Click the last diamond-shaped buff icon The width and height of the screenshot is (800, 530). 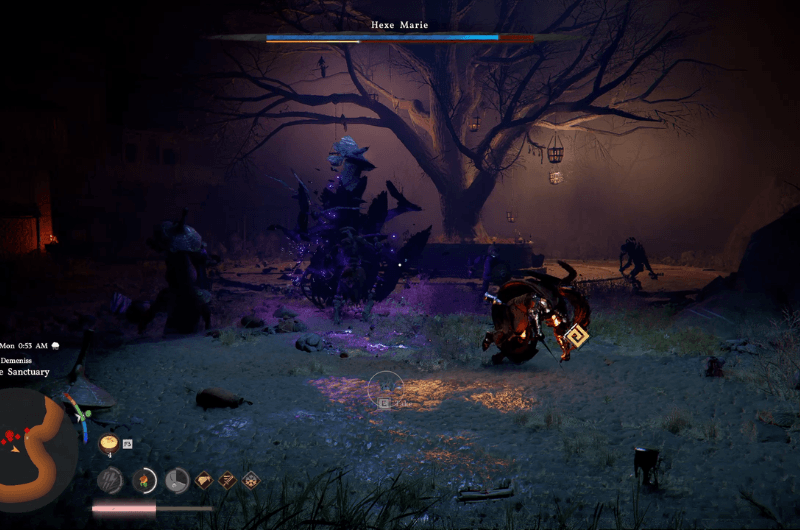(x=250, y=480)
